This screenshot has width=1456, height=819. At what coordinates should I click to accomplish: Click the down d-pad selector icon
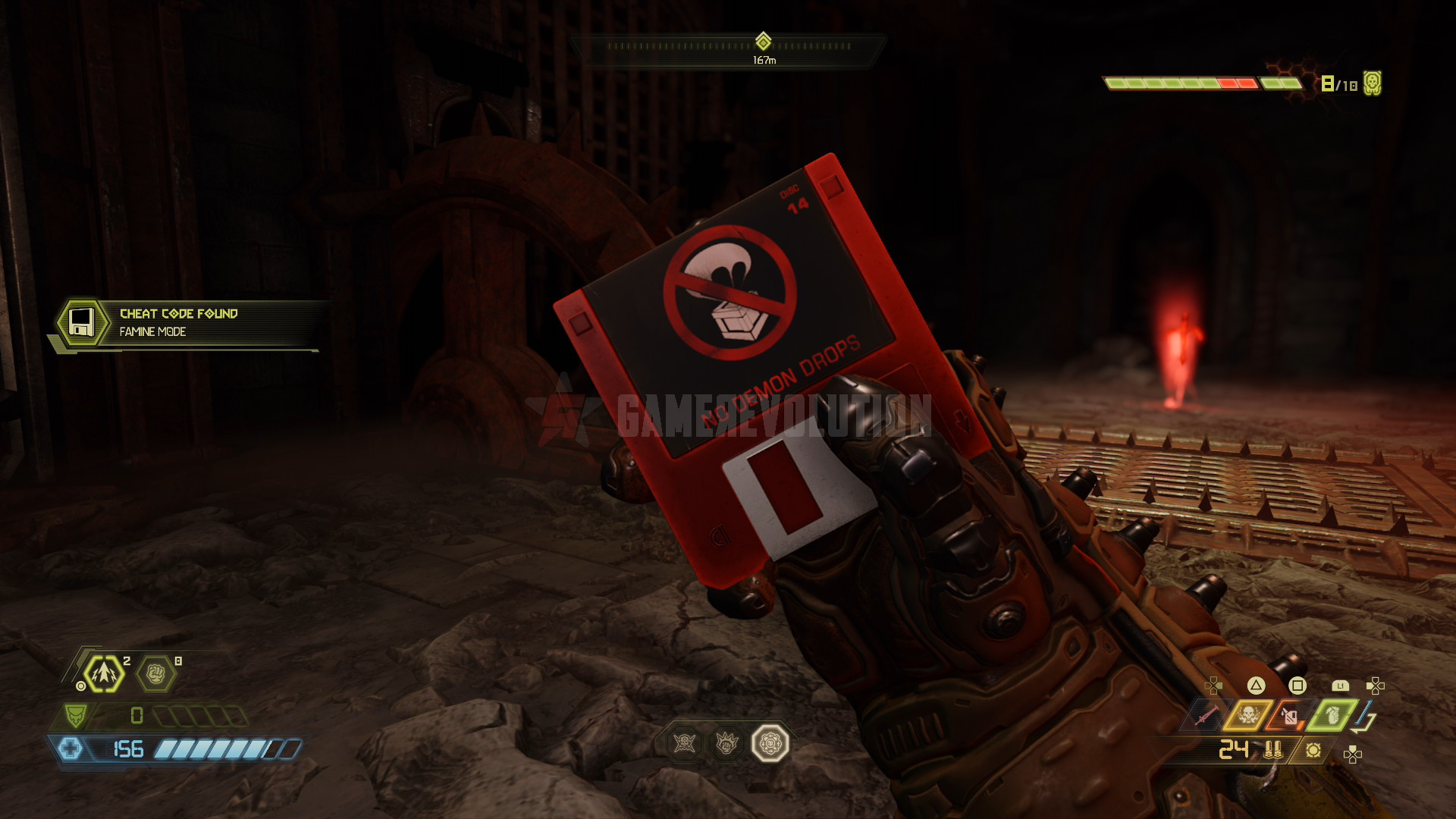click(1351, 752)
